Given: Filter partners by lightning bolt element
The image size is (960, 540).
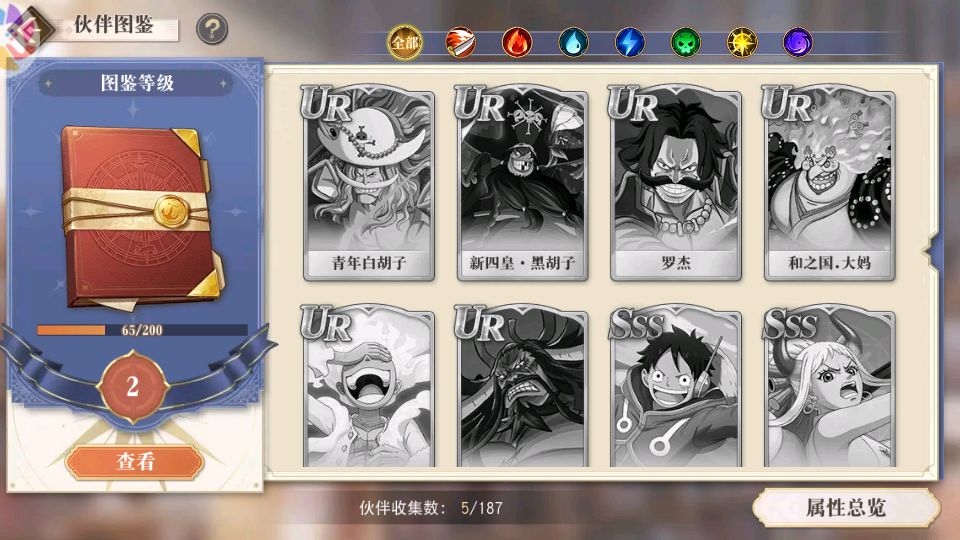Looking at the screenshot, I should (x=629, y=42).
